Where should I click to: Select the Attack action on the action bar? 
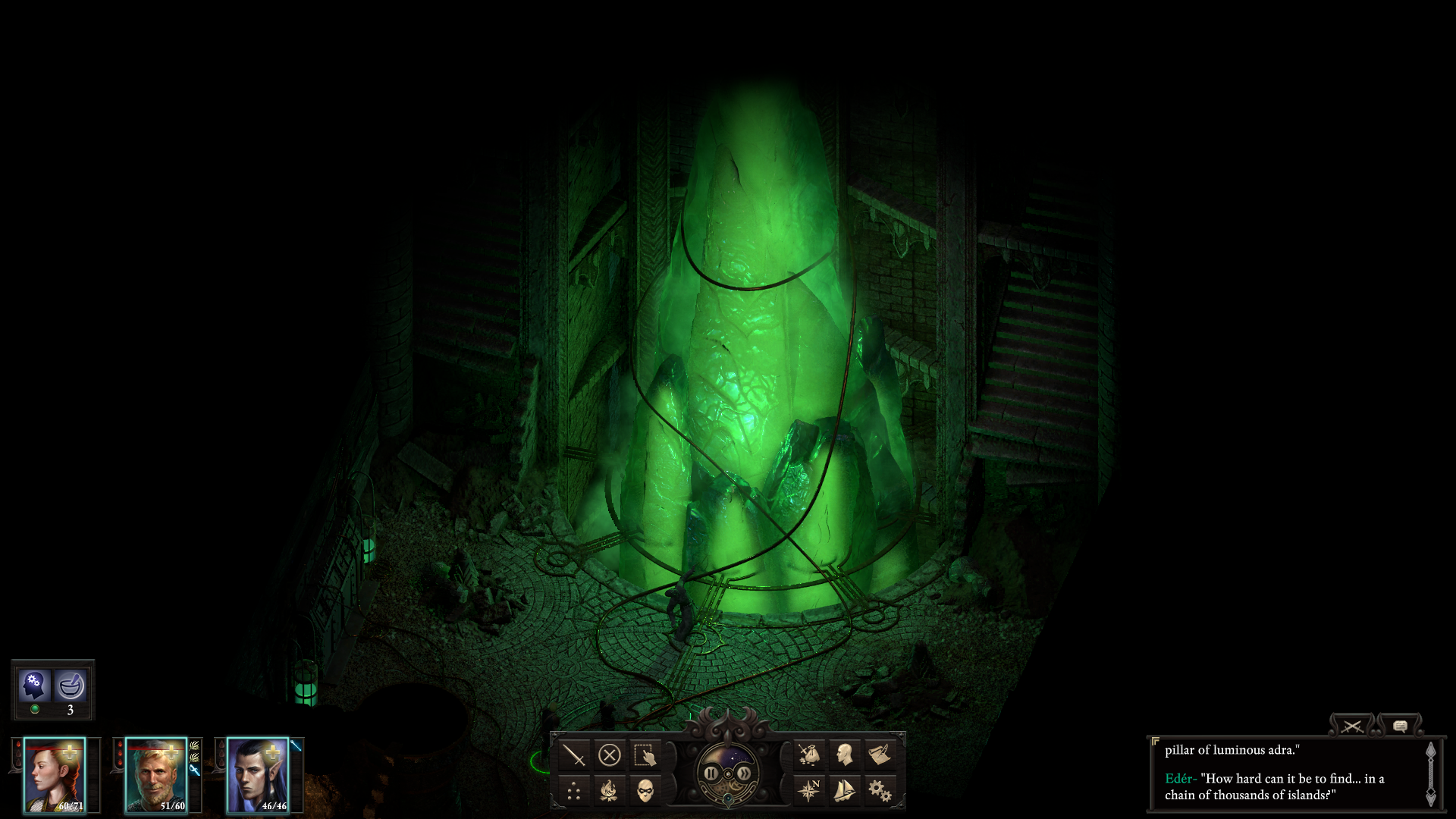(x=574, y=756)
